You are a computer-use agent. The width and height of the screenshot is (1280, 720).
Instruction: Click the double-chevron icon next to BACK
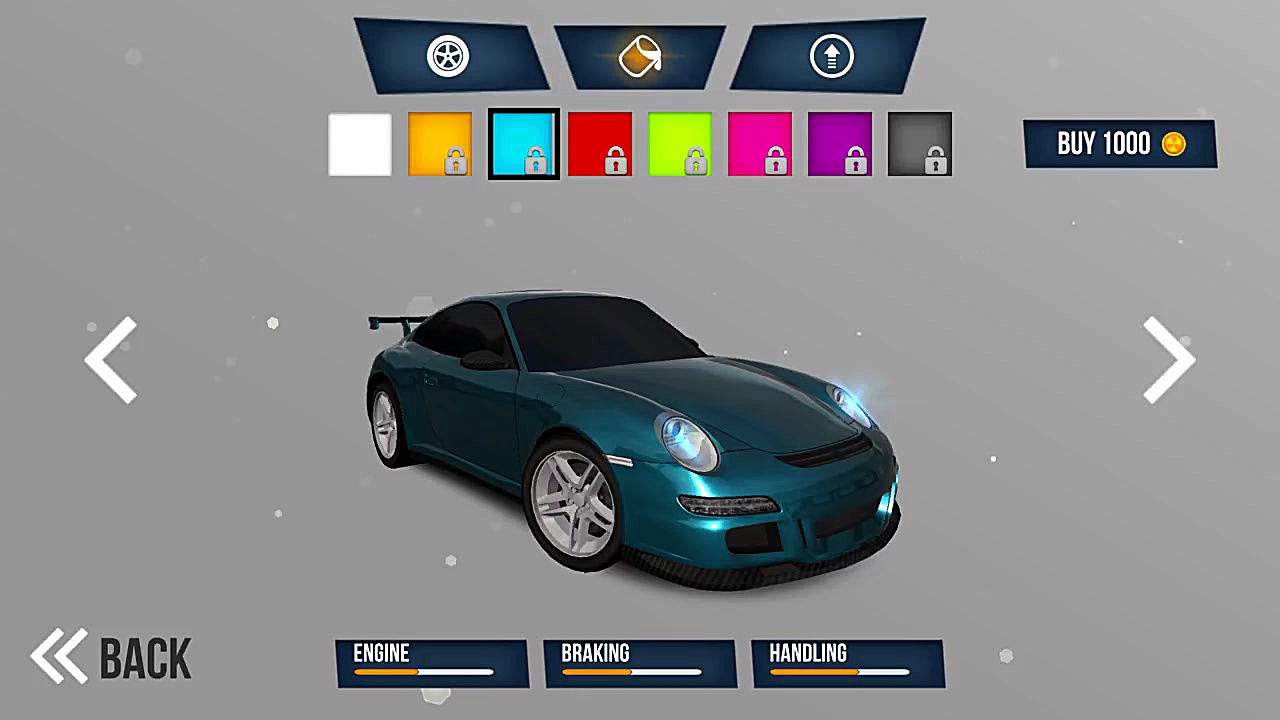[x=58, y=655]
